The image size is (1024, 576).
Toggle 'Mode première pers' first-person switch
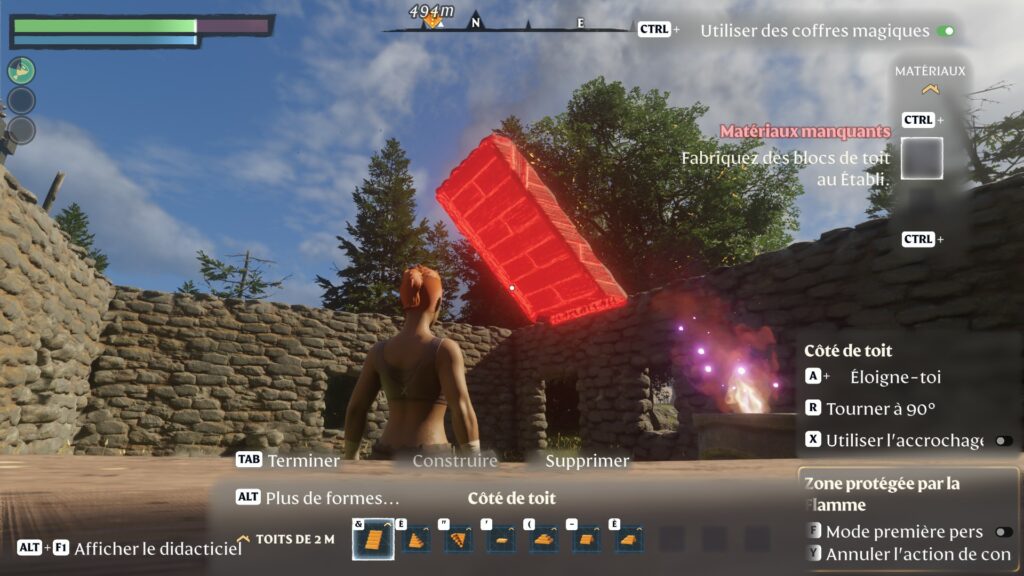pyautogui.click(x=1002, y=532)
